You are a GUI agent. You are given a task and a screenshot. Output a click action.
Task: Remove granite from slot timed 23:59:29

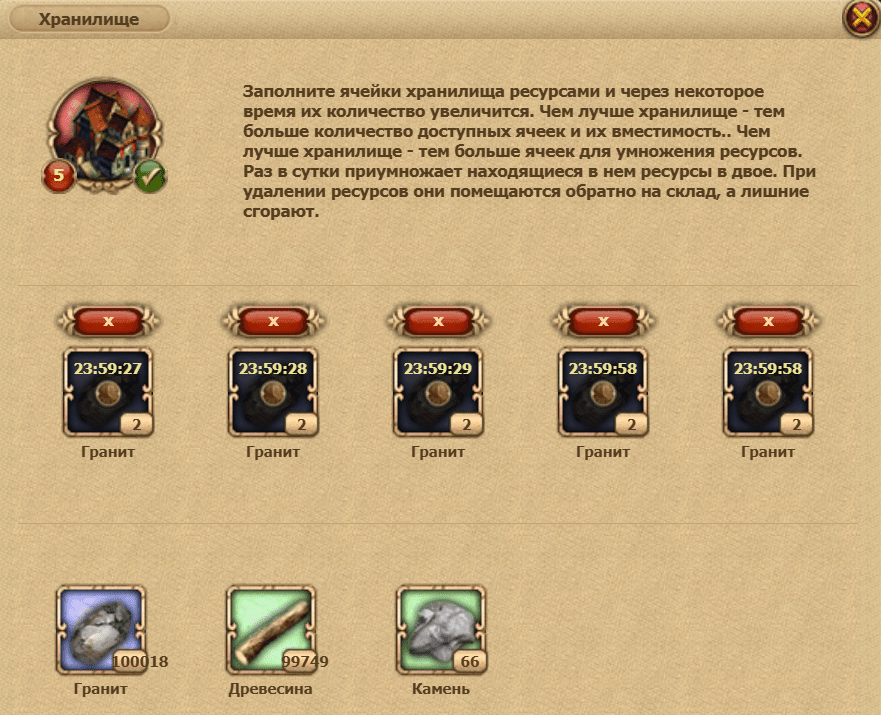coord(438,321)
